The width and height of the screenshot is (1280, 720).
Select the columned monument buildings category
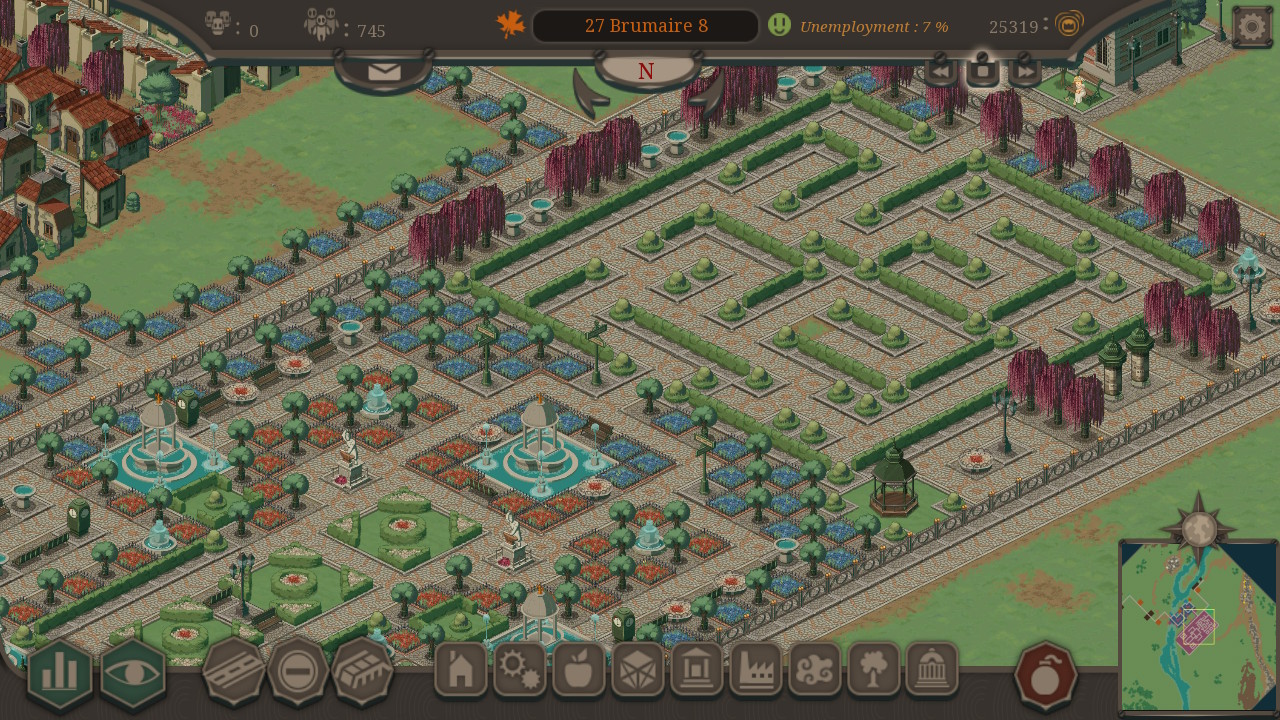click(933, 671)
